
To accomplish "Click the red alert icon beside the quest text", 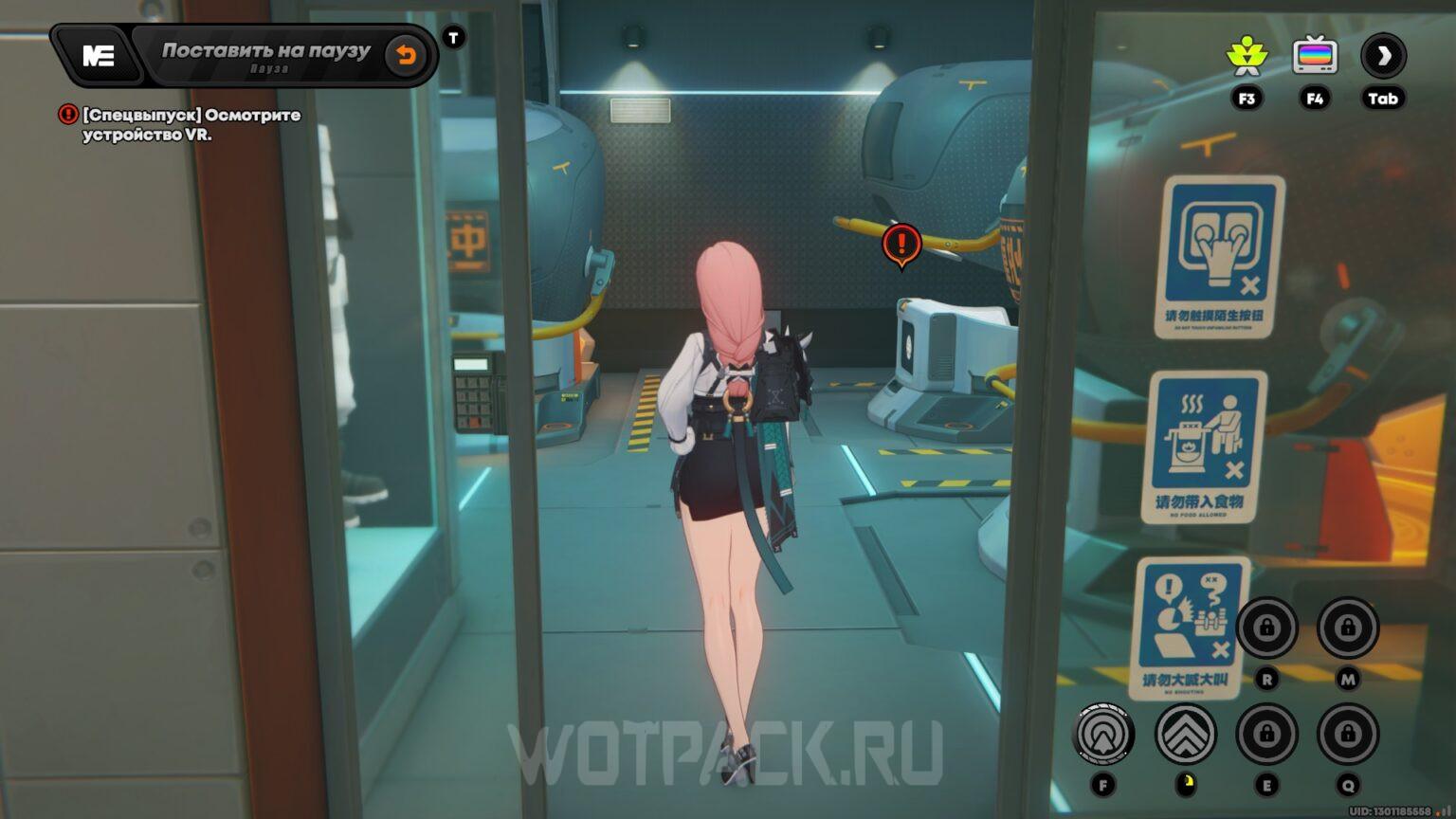I will [67, 115].
